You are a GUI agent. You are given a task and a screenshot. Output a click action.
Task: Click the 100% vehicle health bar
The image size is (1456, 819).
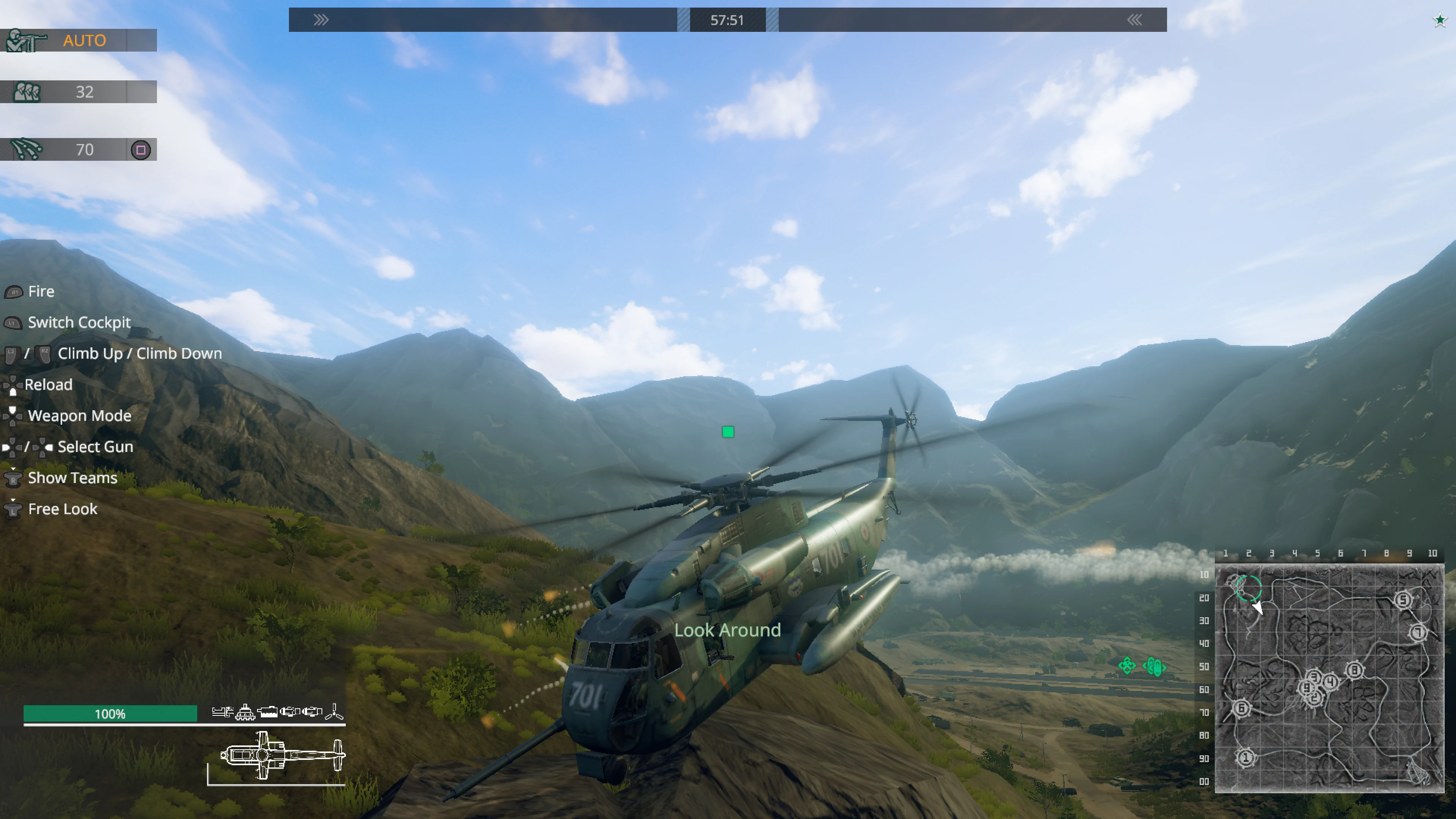tap(110, 714)
